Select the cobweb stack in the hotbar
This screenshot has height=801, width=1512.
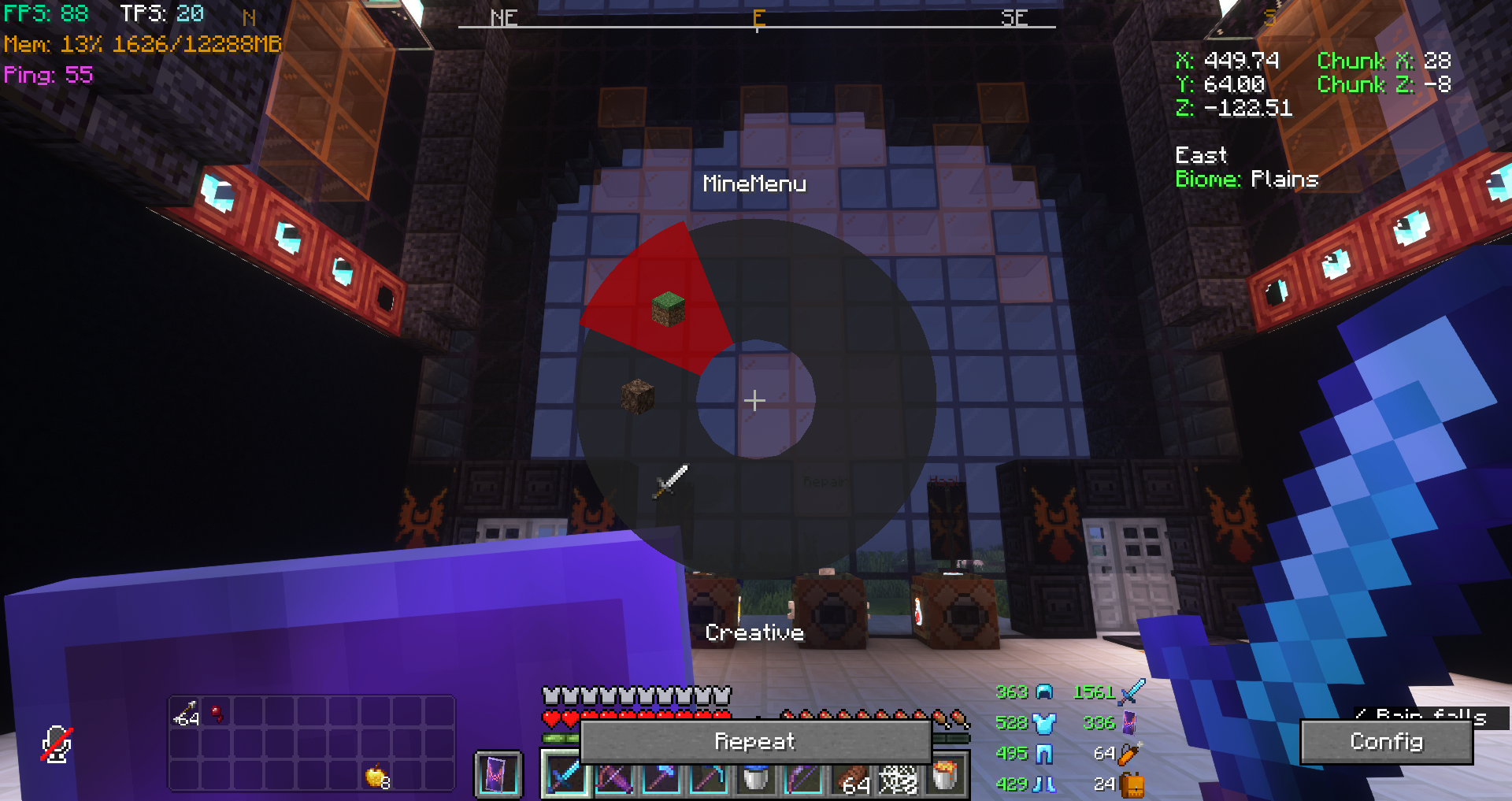point(898,780)
